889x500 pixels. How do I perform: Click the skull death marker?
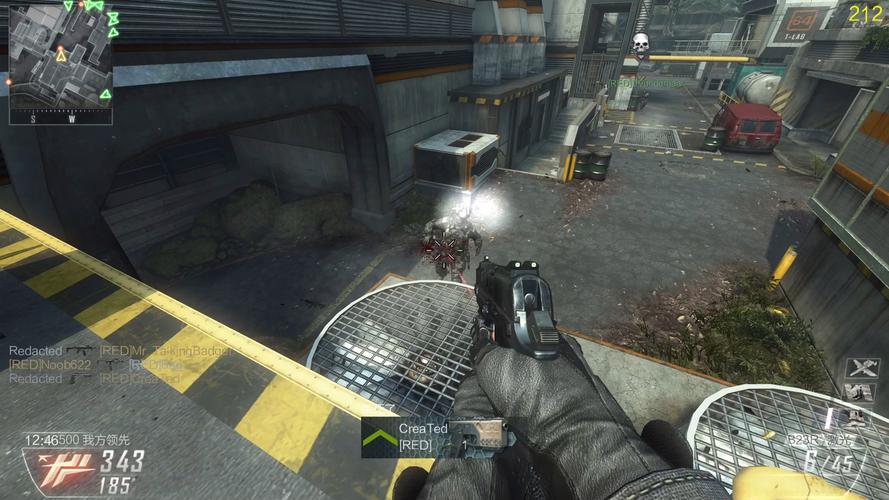pyautogui.click(x=640, y=43)
